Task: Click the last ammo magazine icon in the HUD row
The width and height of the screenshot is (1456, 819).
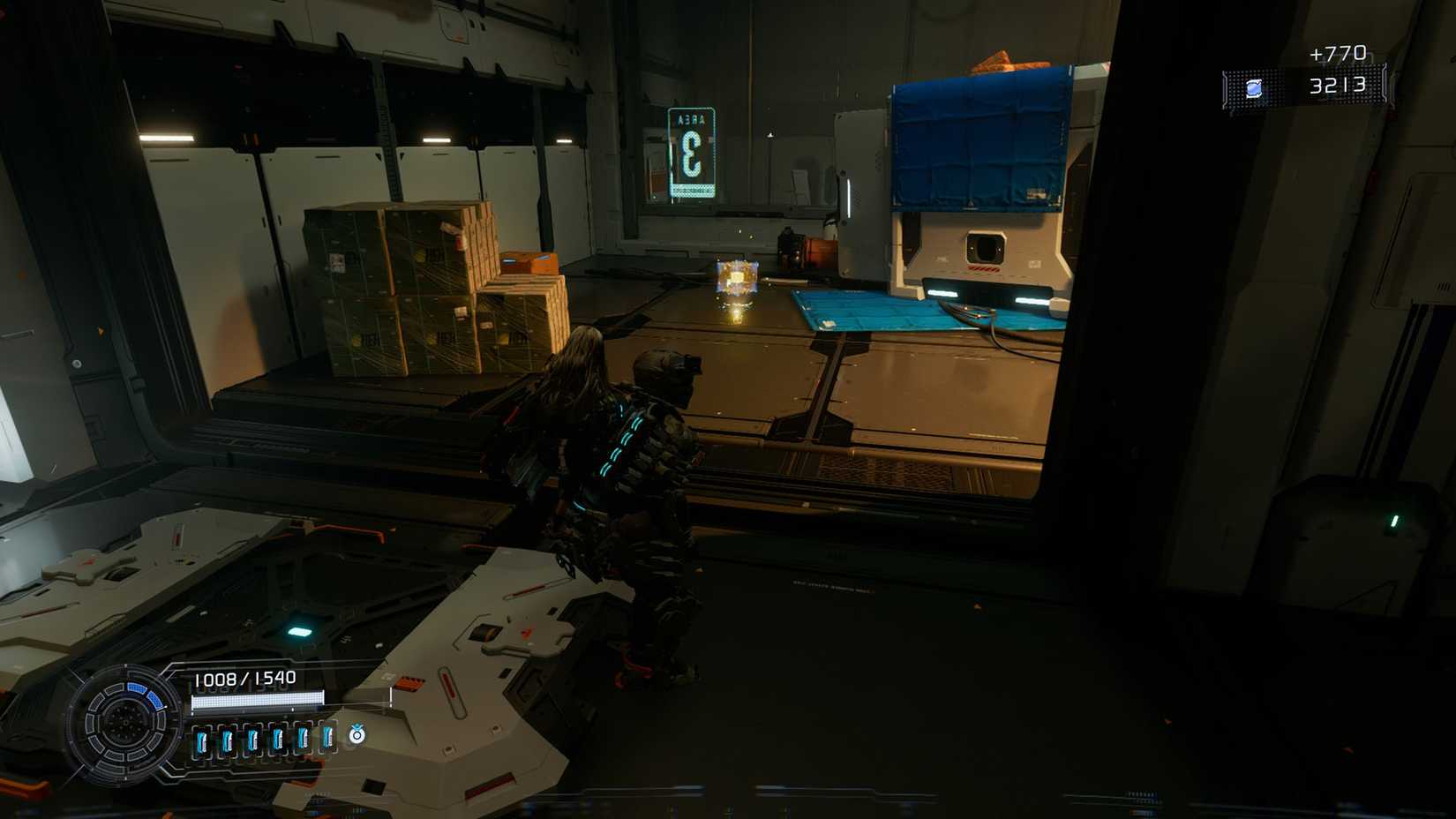Action: (329, 737)
